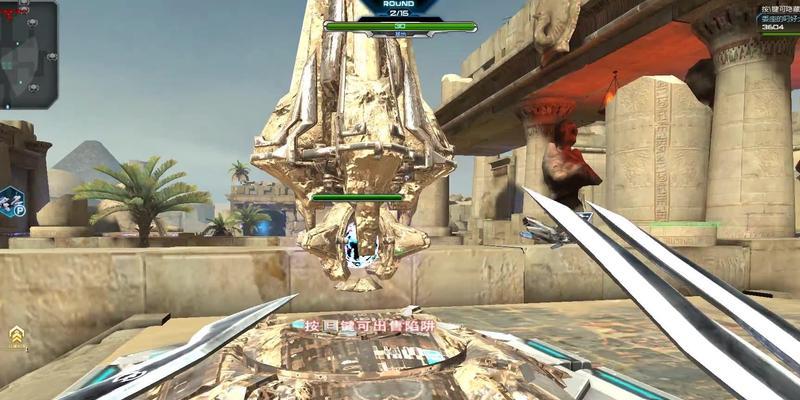800x400 pixels.
Task: Select the gold chevron rank badge
Action: tap(17, 336)
